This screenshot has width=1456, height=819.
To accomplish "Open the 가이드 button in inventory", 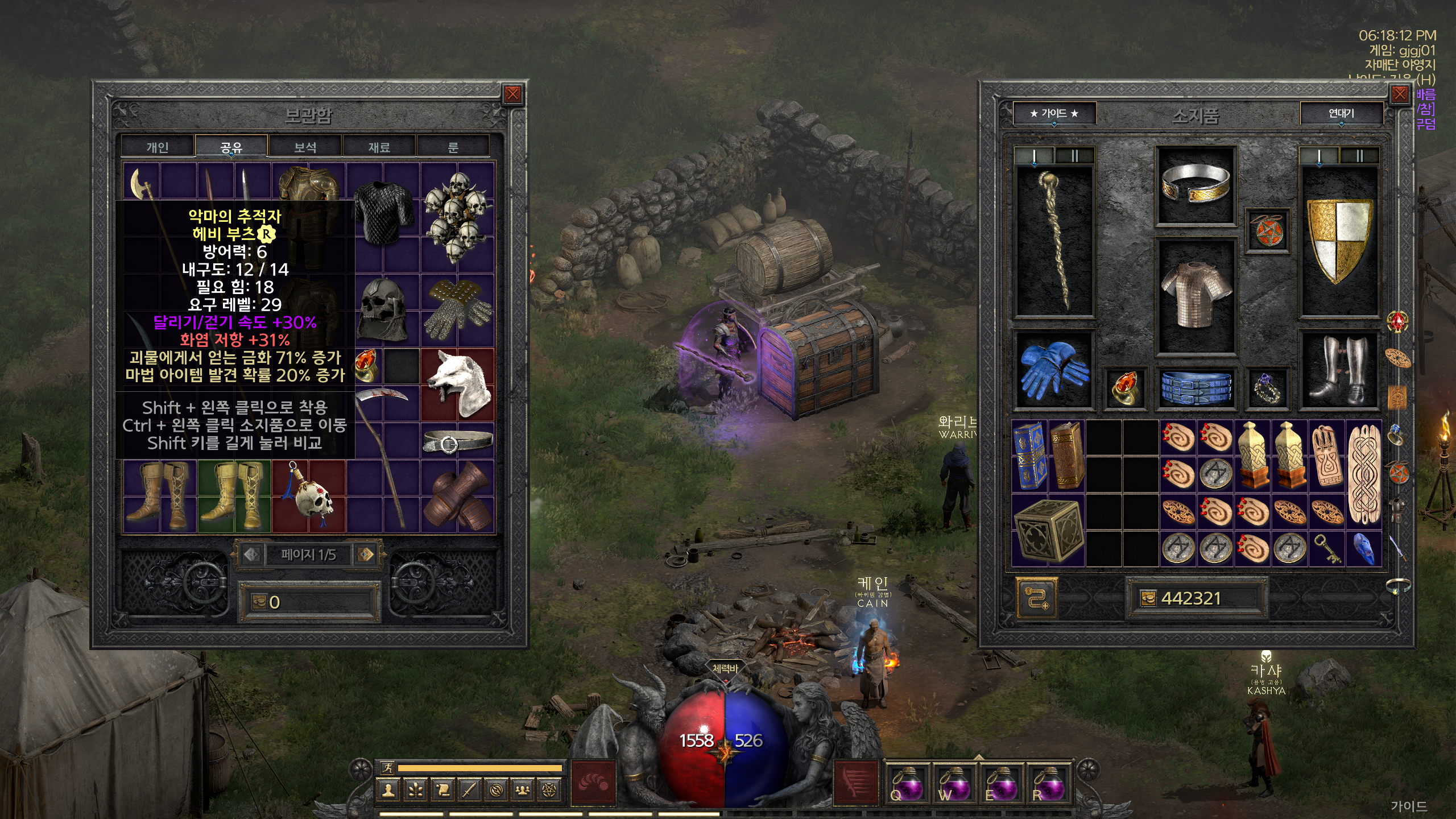I will pos(1054,114).
